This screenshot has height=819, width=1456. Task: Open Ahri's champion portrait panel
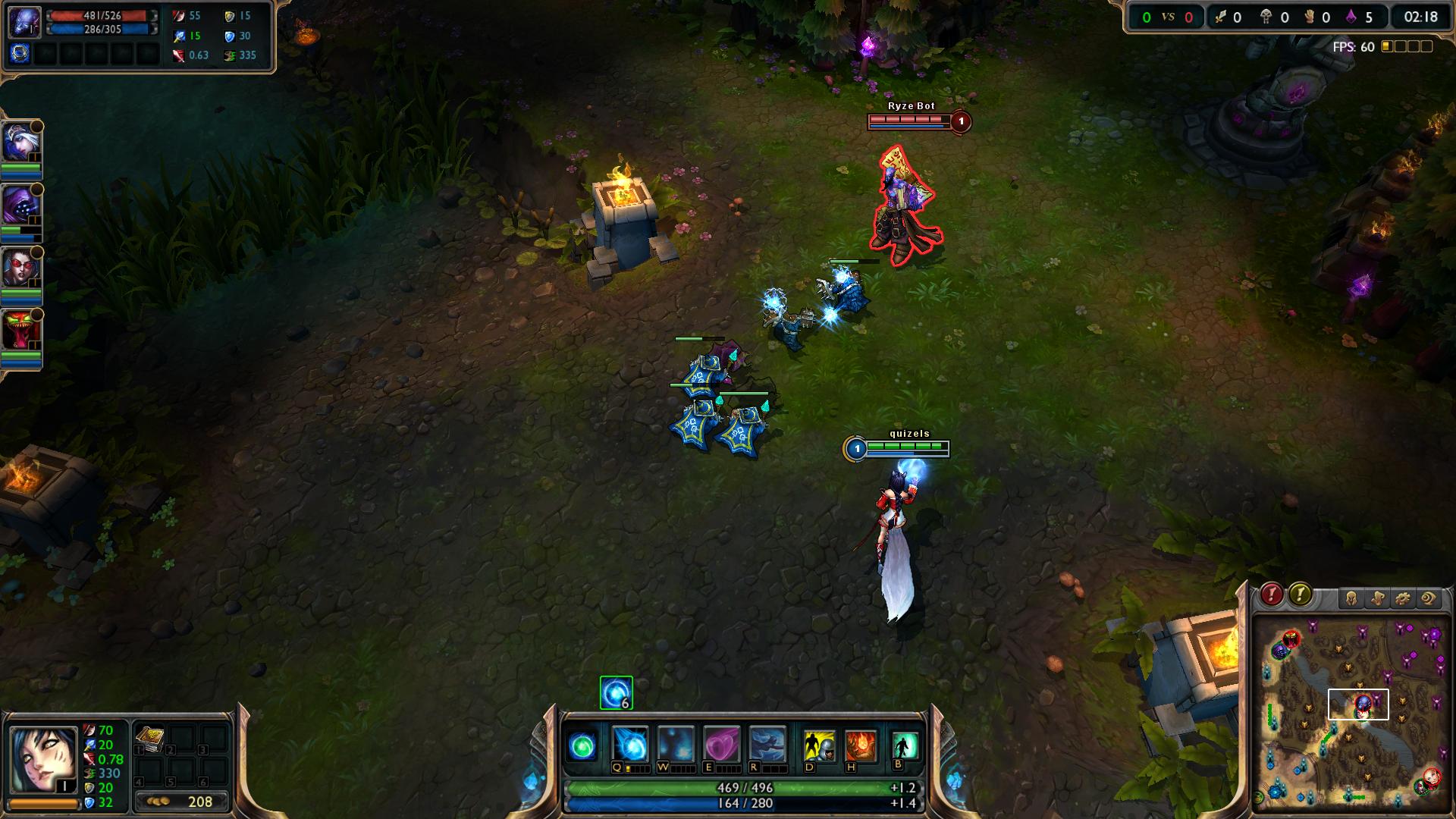(42, 760)
